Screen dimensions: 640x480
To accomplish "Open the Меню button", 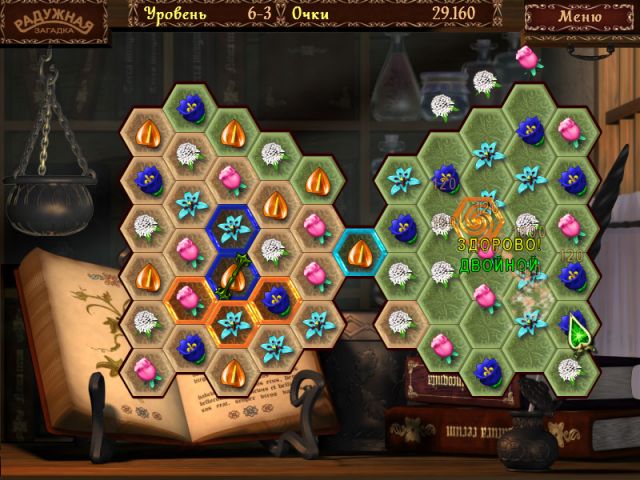I will [580, 16].
